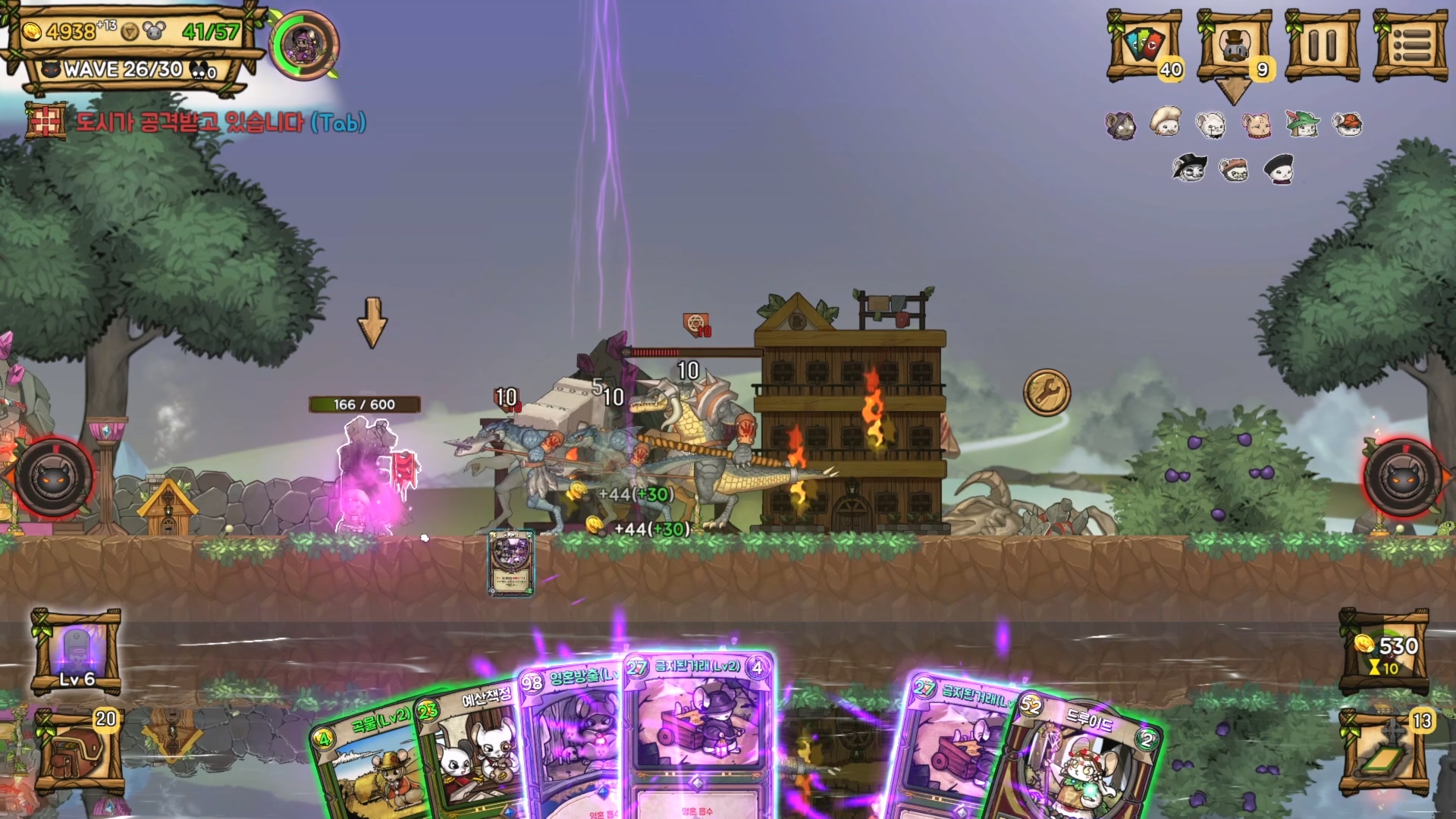Open the advisor list with top-hat rat
The image size is (1456, 819).
pyautogui.click(x=1234, y=45)
